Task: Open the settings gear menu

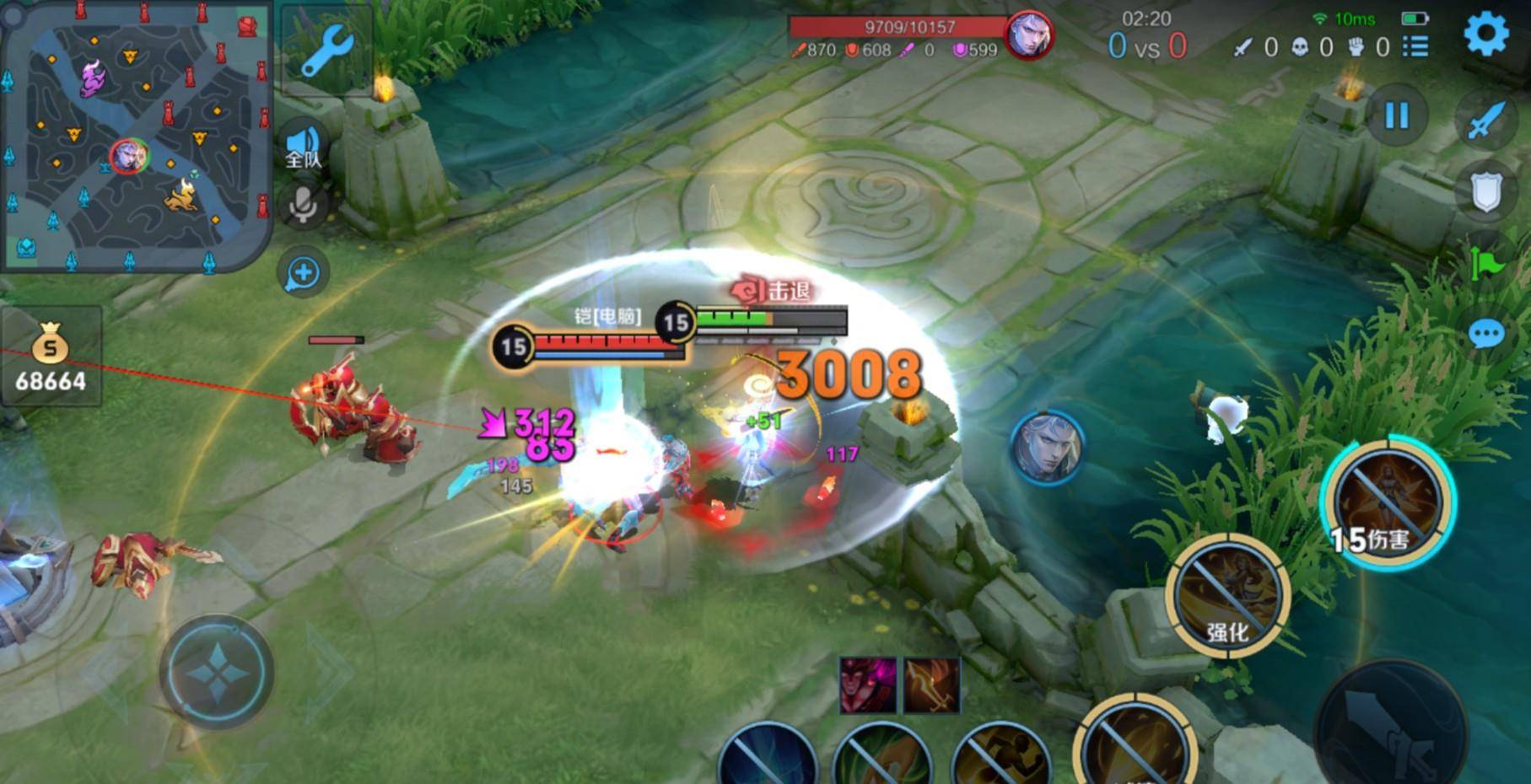Action: point(1485,35)
